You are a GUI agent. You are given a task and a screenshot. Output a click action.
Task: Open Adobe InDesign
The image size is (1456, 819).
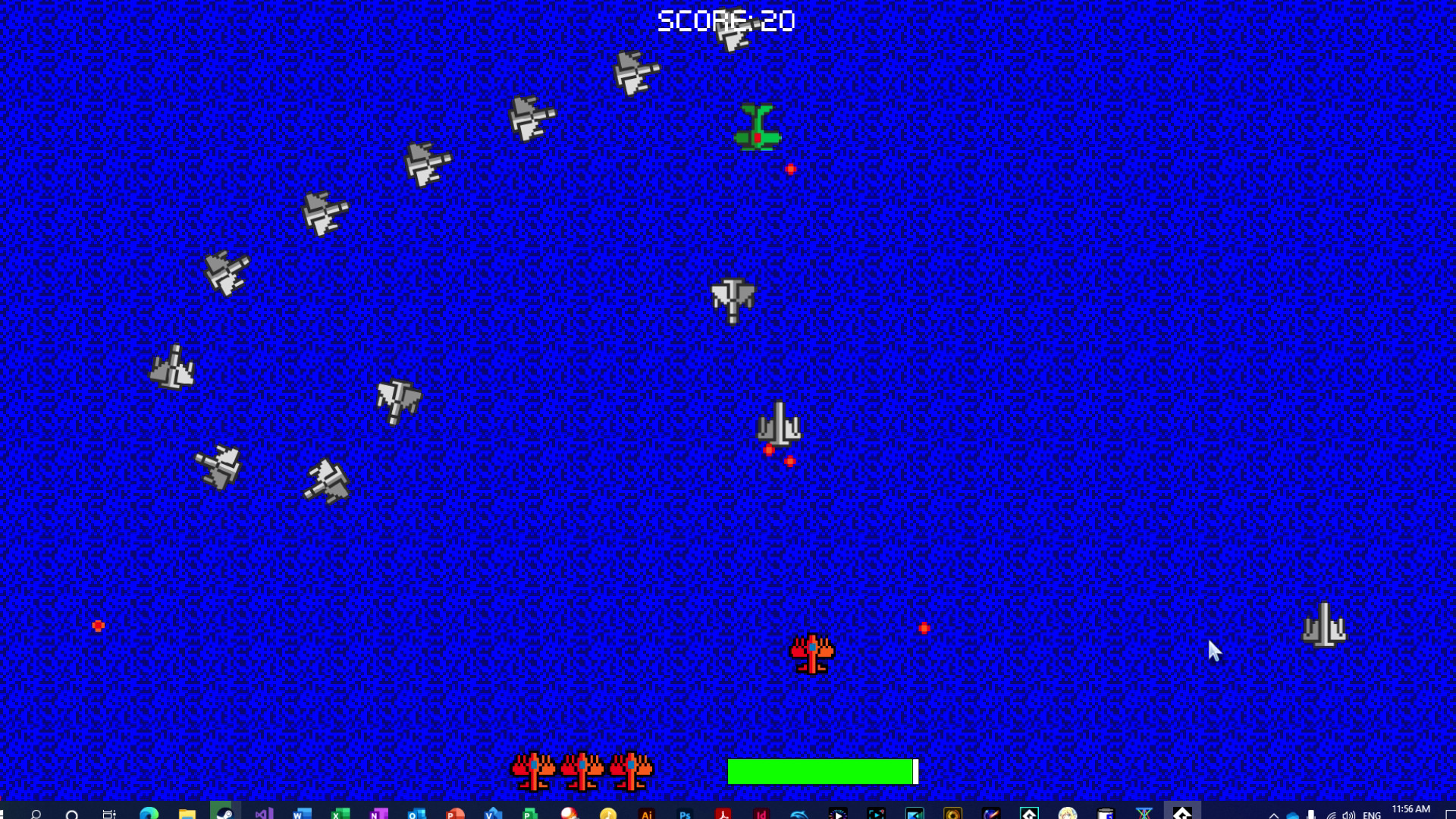pos(760,810)
